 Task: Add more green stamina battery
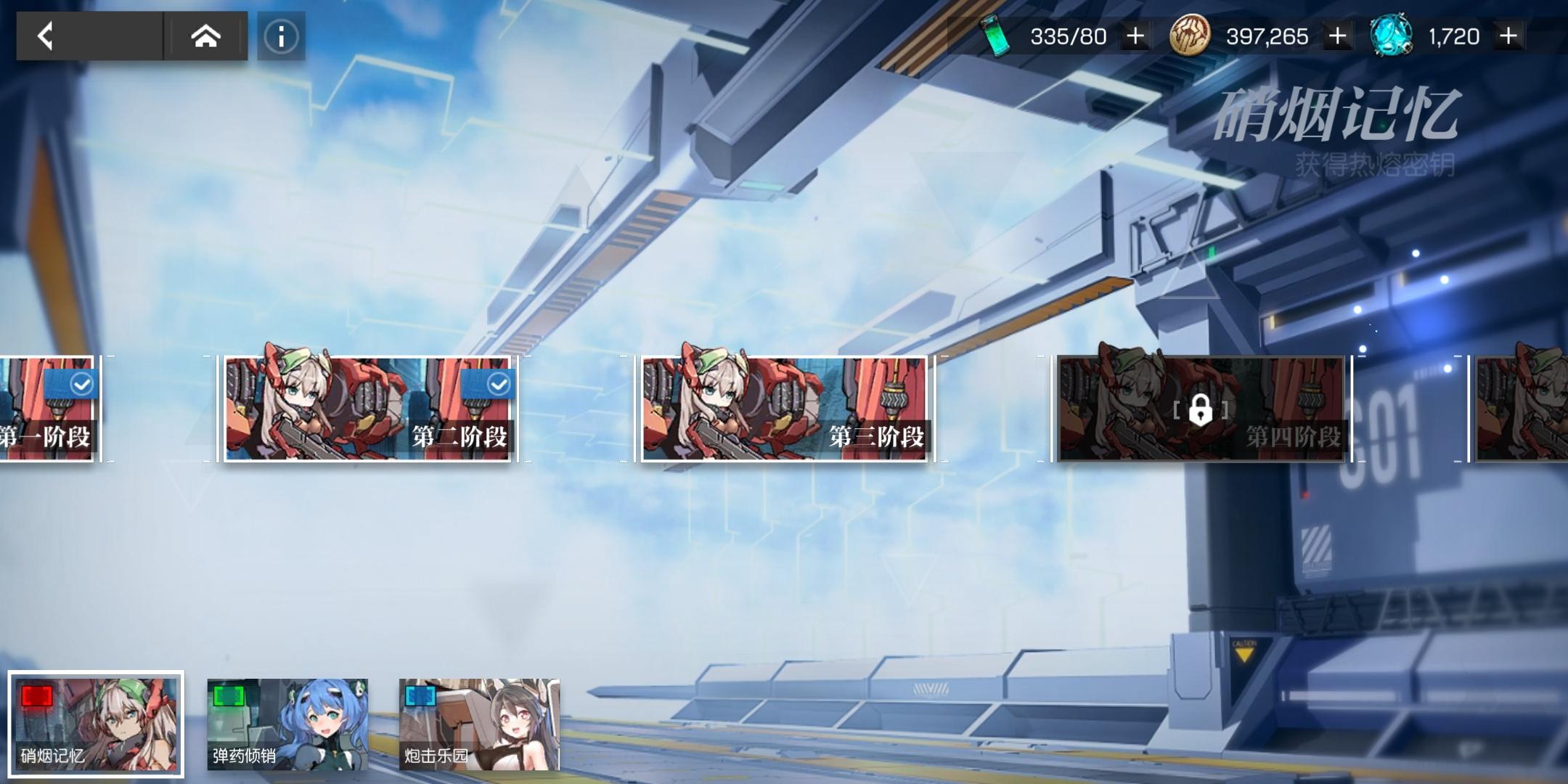(1135, 36)
